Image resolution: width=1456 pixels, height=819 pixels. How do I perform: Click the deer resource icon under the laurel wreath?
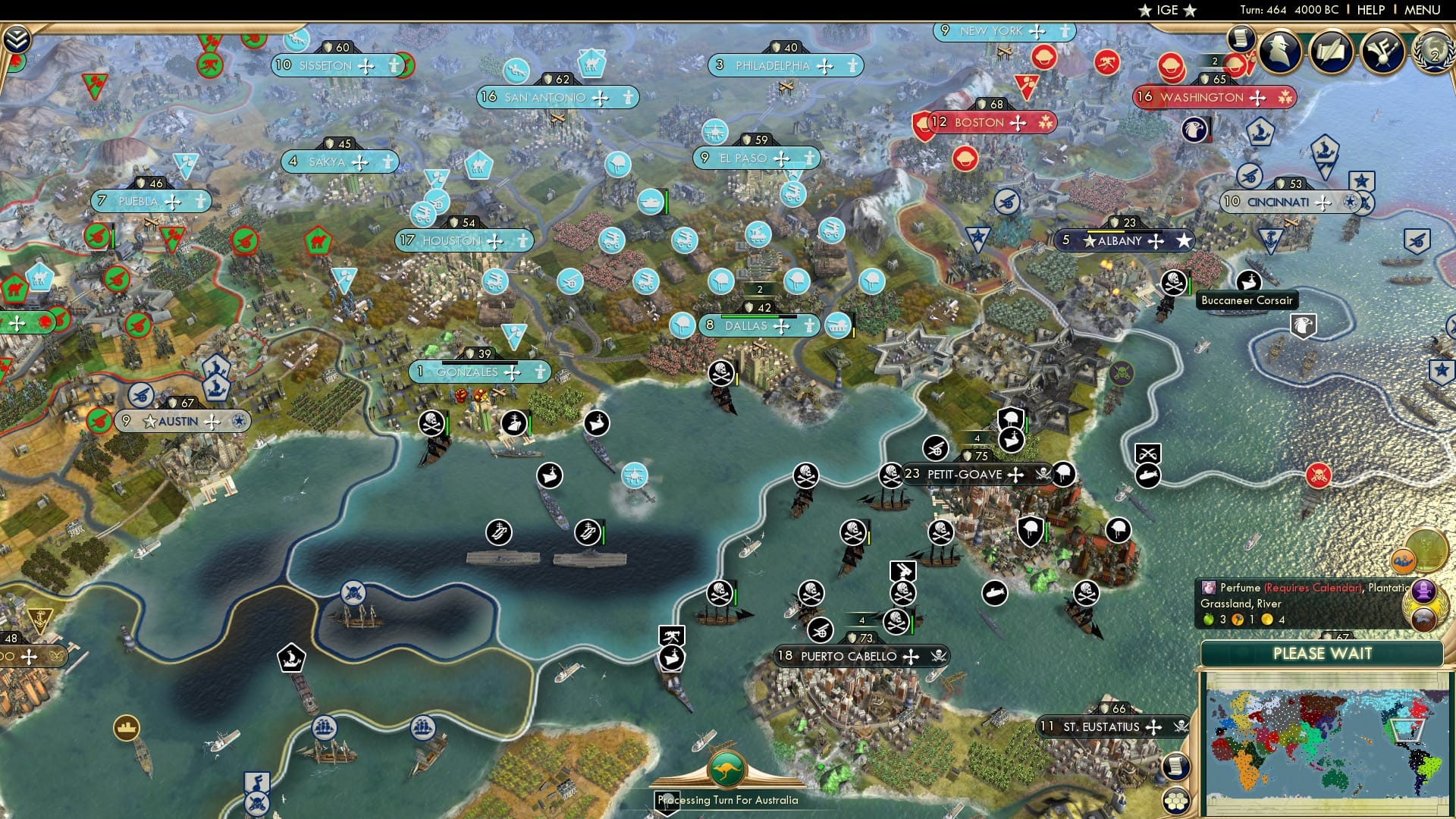point(1423,619)
